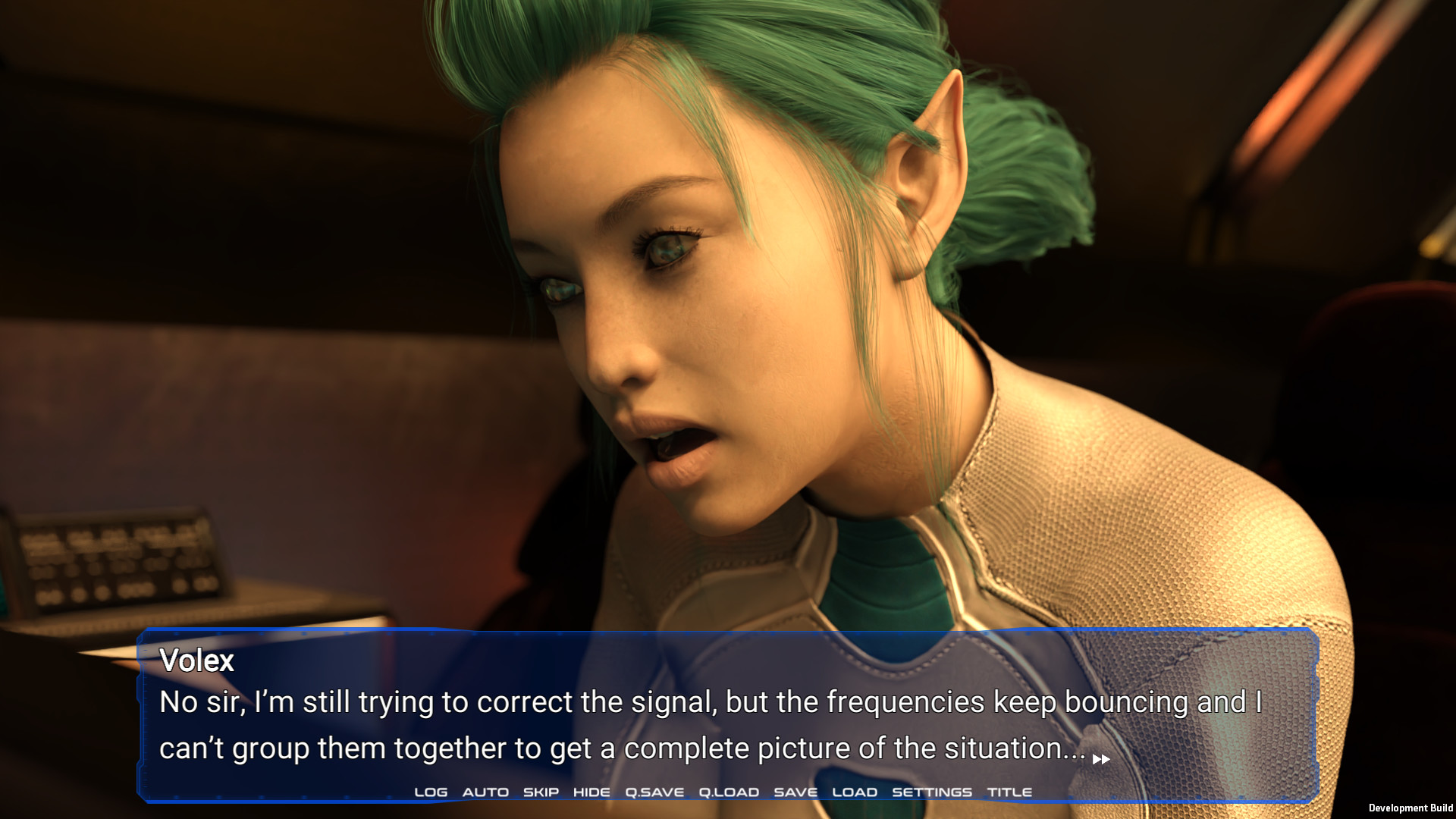Open the SETTINGS menu
The height and width of the screenshot is (819, 1456).
(x=931, y=791)
